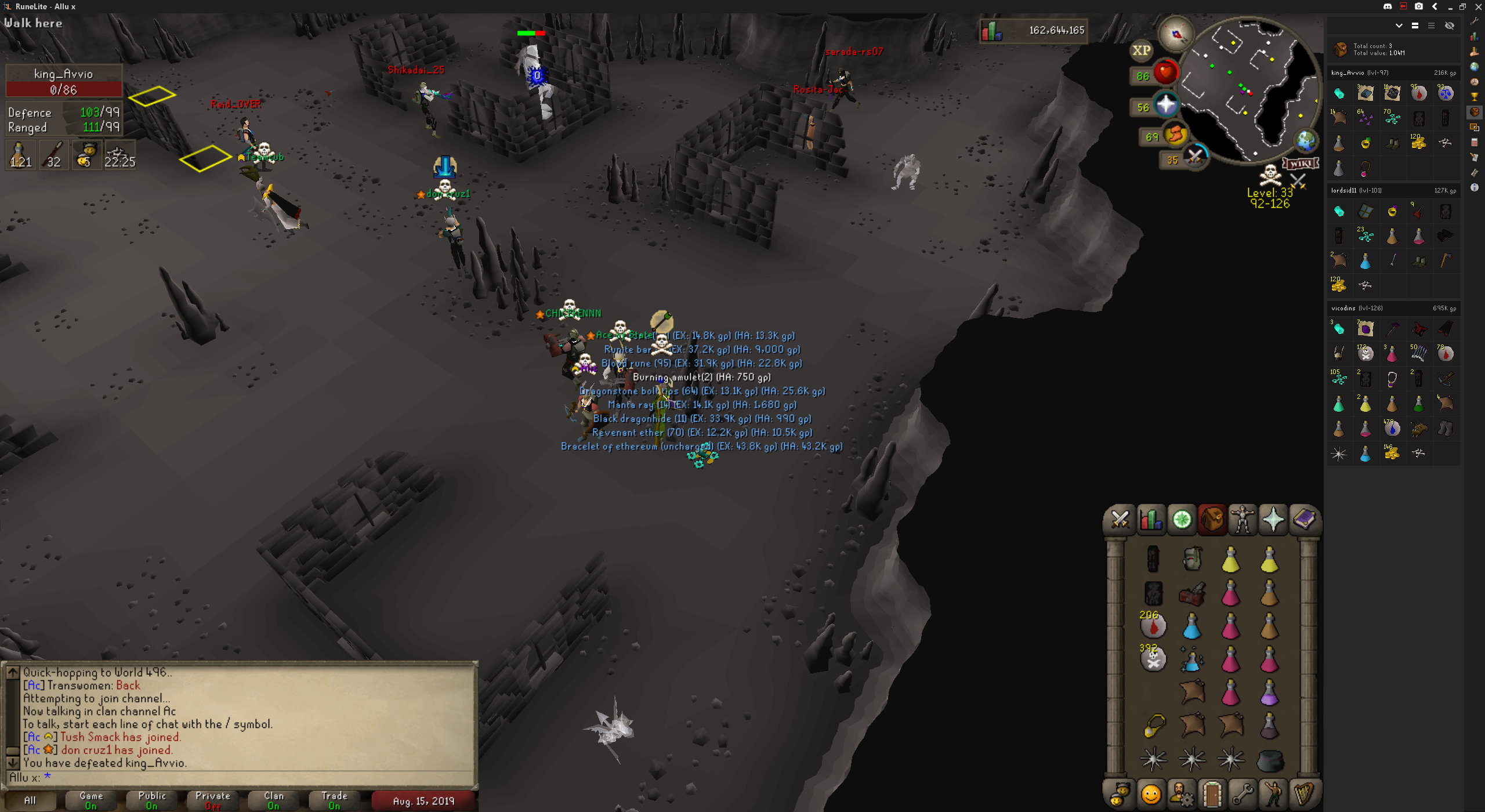The width and height of the screenshot is (1485, 812).
Task: Click the blood rune stack in inventory
Action: click(1153, 626)
